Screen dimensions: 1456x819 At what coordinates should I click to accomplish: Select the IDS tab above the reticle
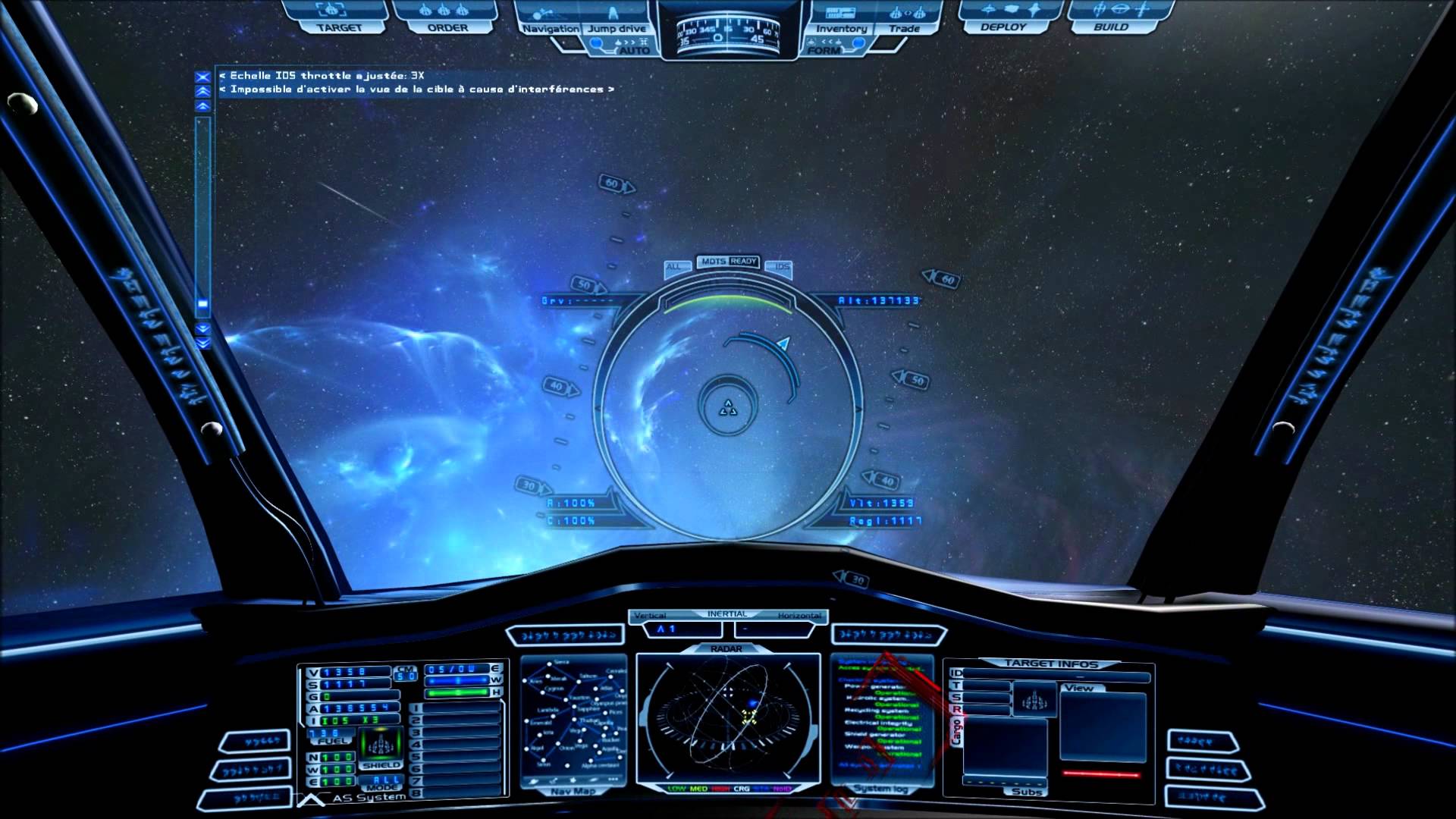click(x=782, y=266)
